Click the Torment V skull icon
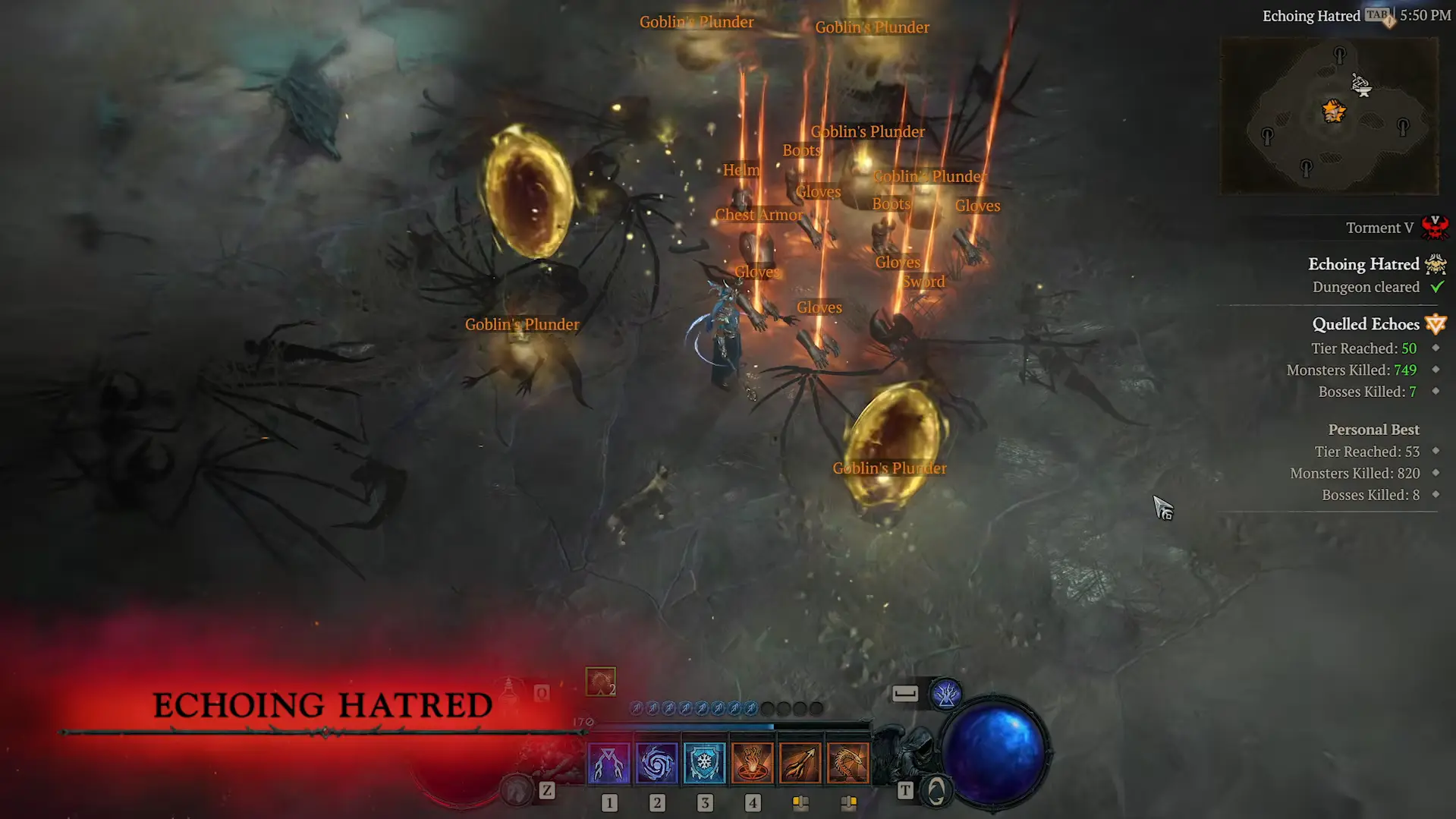1456x819 pixels. tap(1435, 227)
